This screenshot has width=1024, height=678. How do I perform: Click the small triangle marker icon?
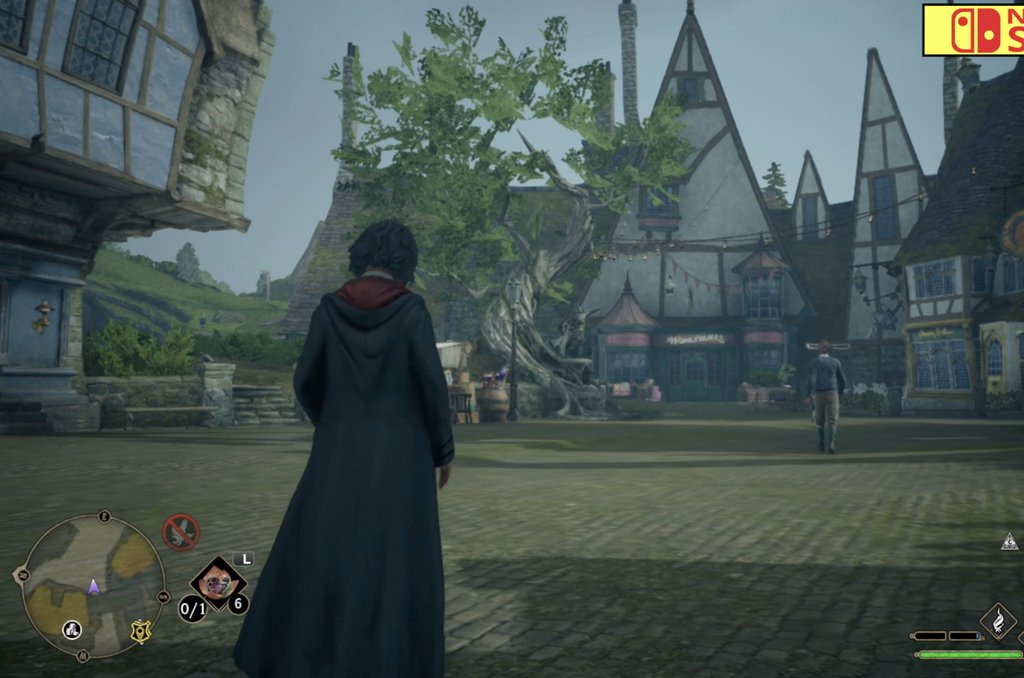[x=1009, y=541]
